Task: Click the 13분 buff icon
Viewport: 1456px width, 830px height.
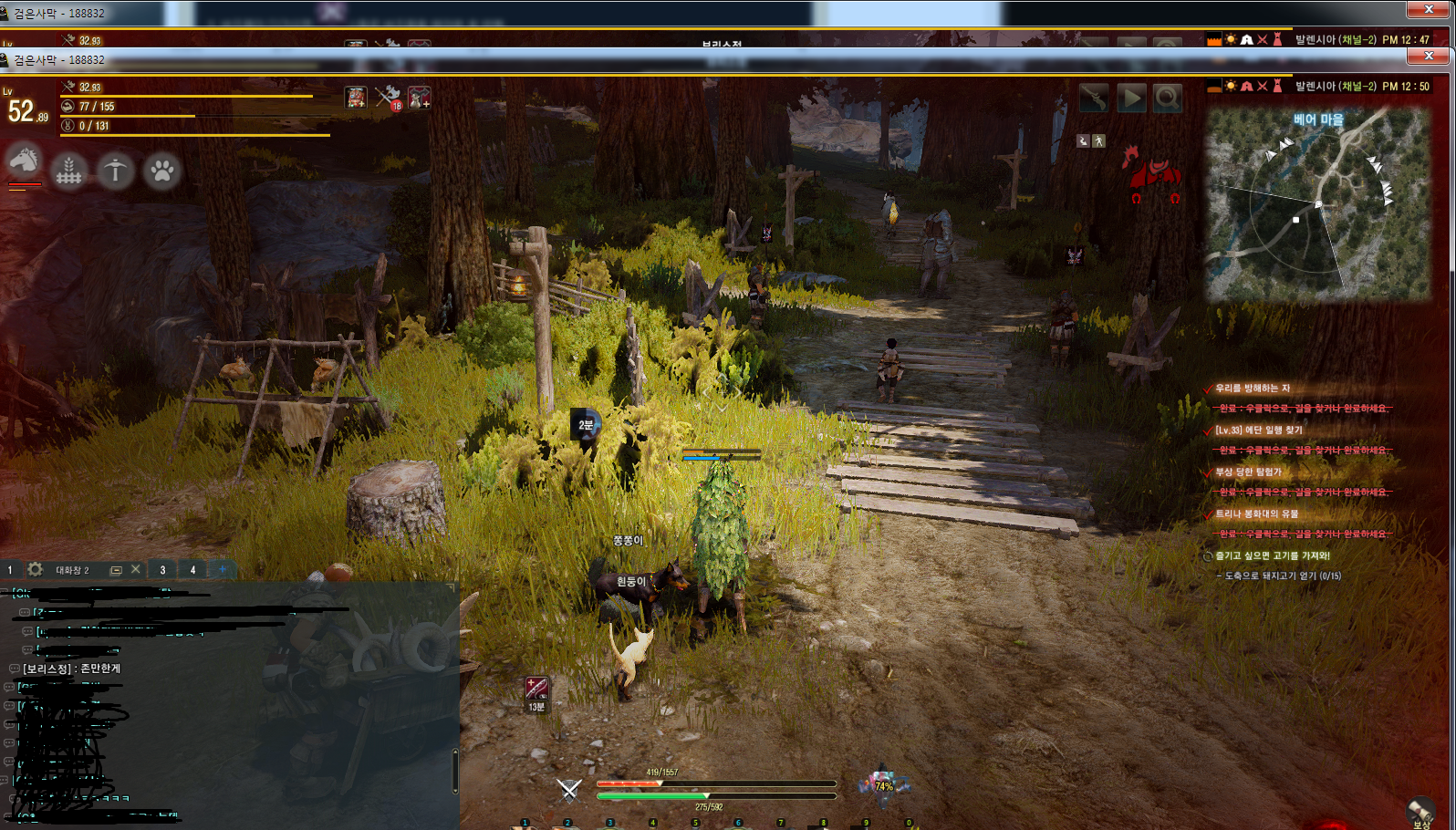Action: click(x=536, y=689)
